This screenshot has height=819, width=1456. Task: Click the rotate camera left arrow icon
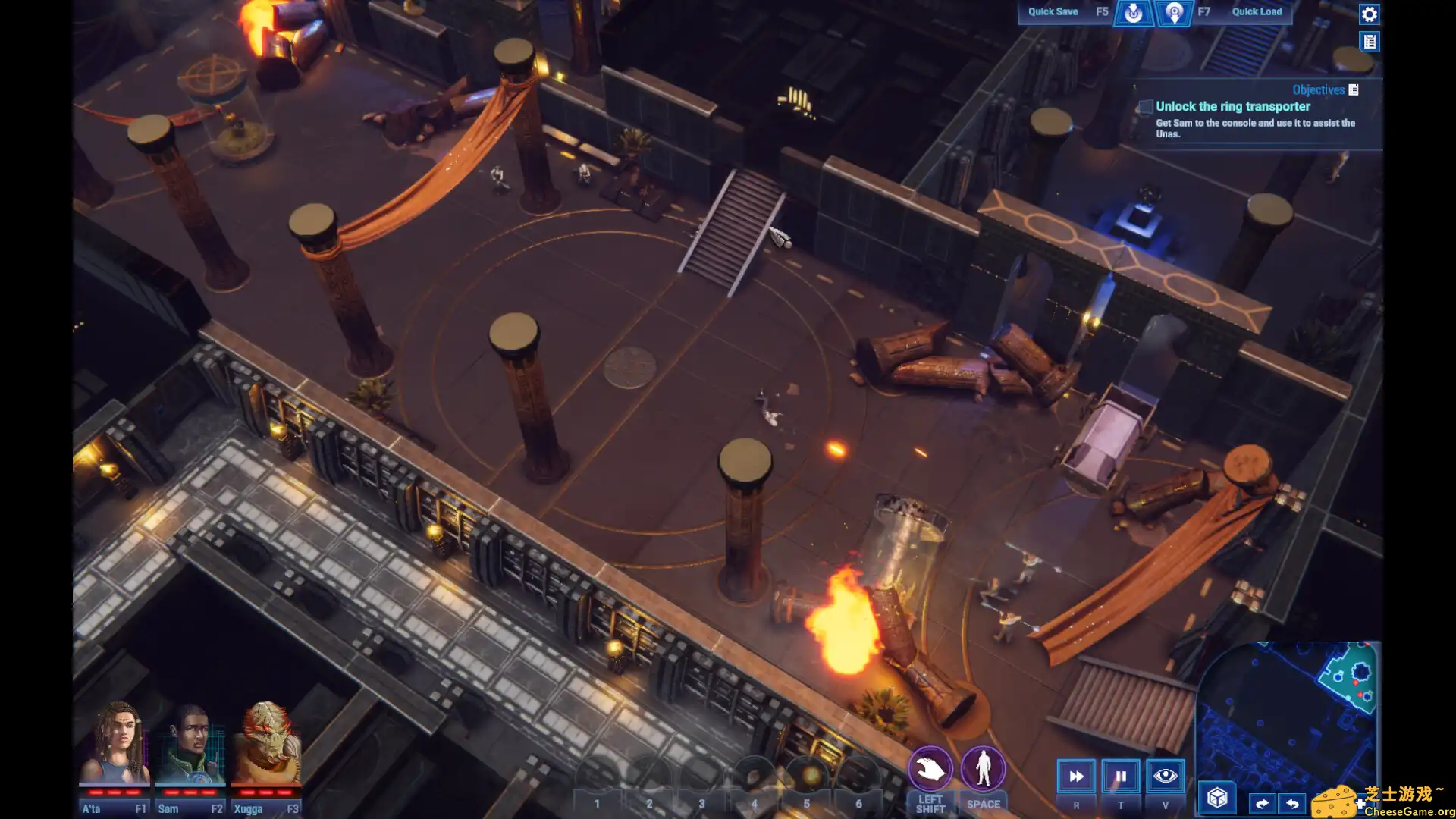click(x=1293, y=803)
